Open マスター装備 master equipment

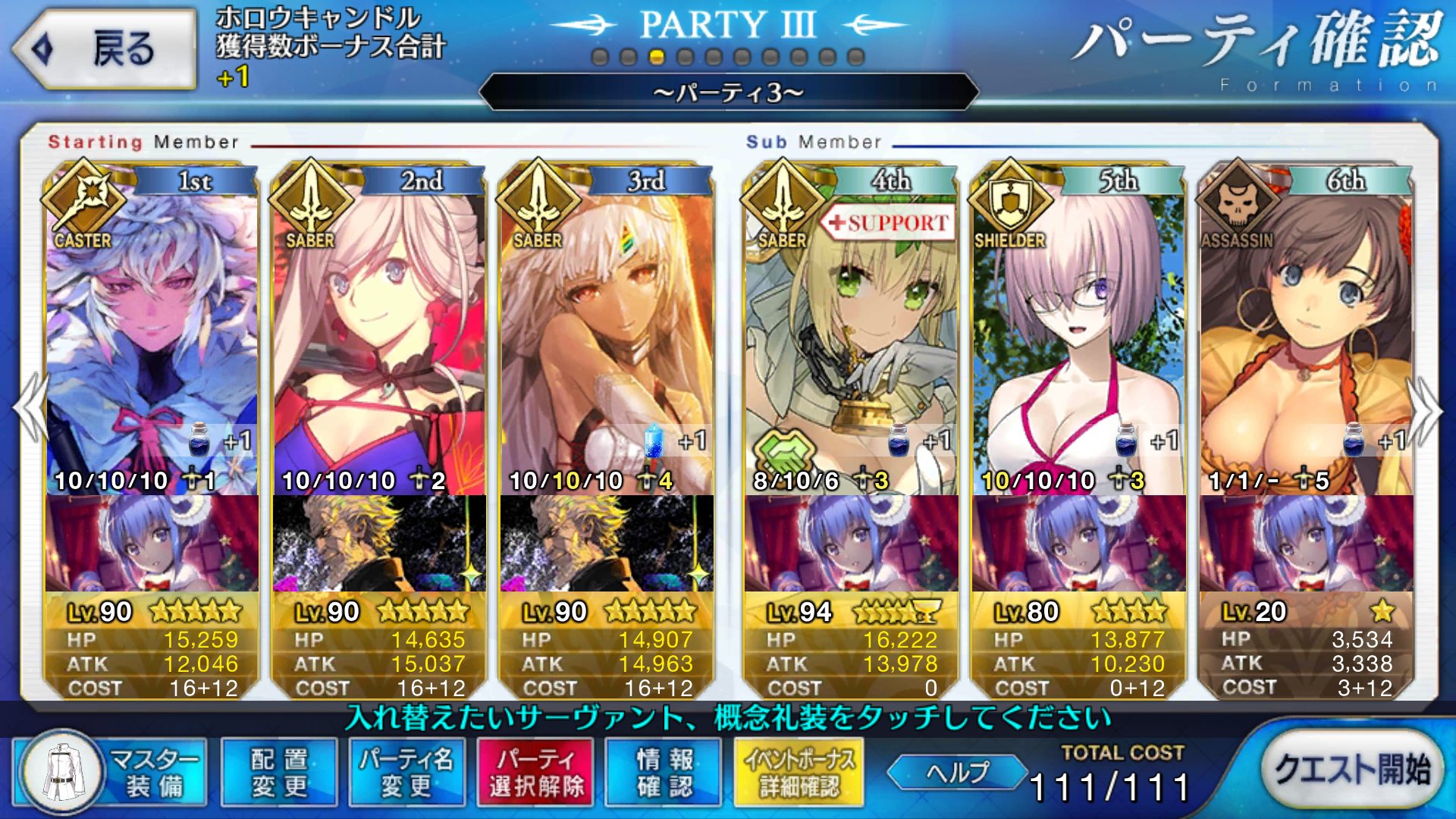tap(111, 773)
